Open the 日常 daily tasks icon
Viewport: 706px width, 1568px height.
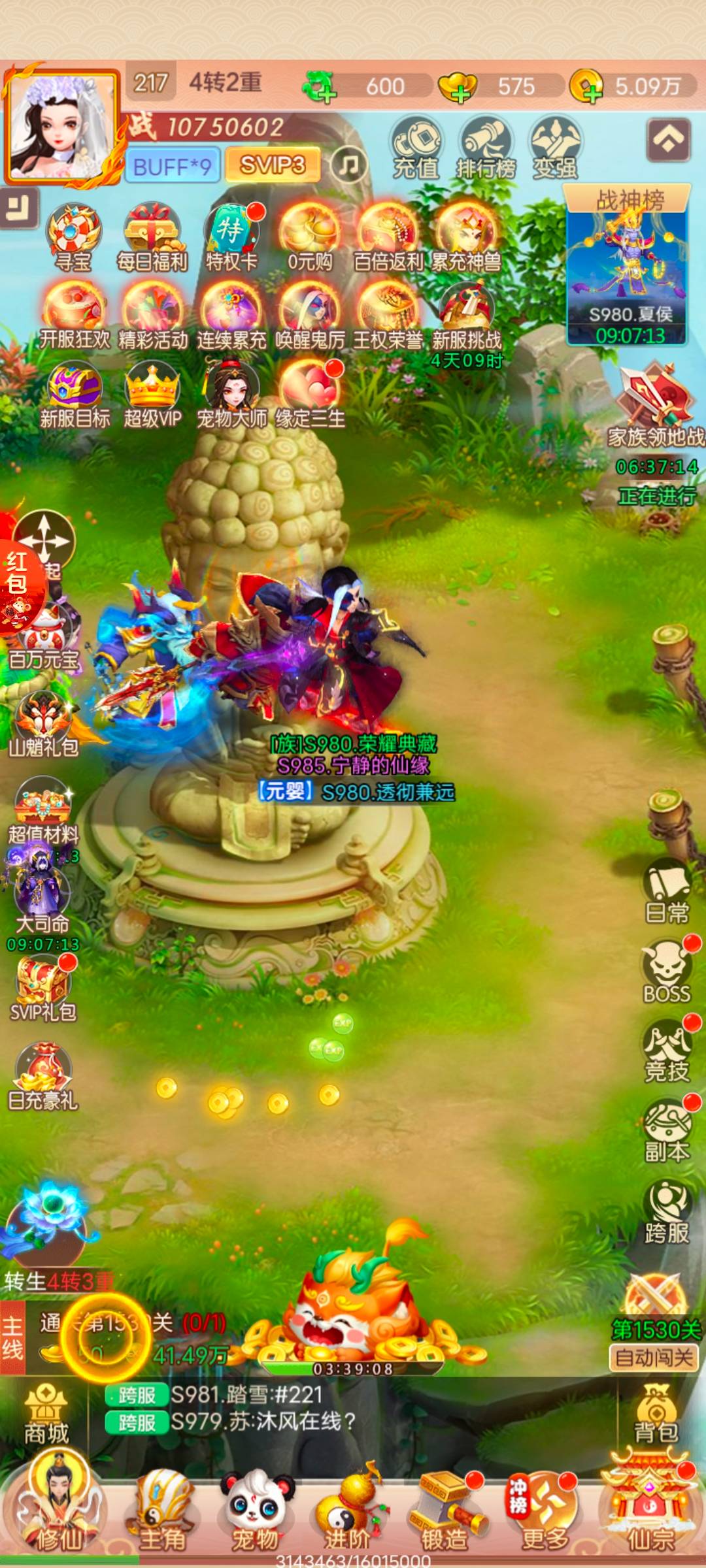(x=667, y=890)
